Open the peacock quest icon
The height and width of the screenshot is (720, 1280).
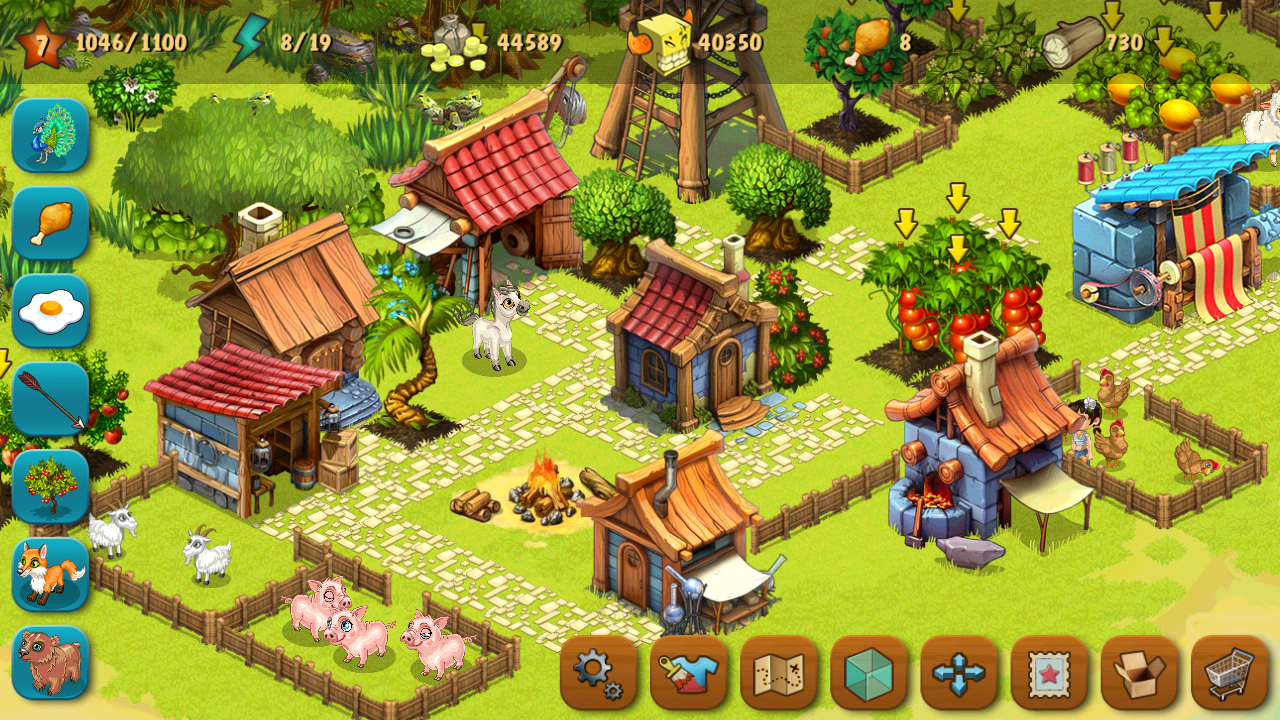point(50,135)
